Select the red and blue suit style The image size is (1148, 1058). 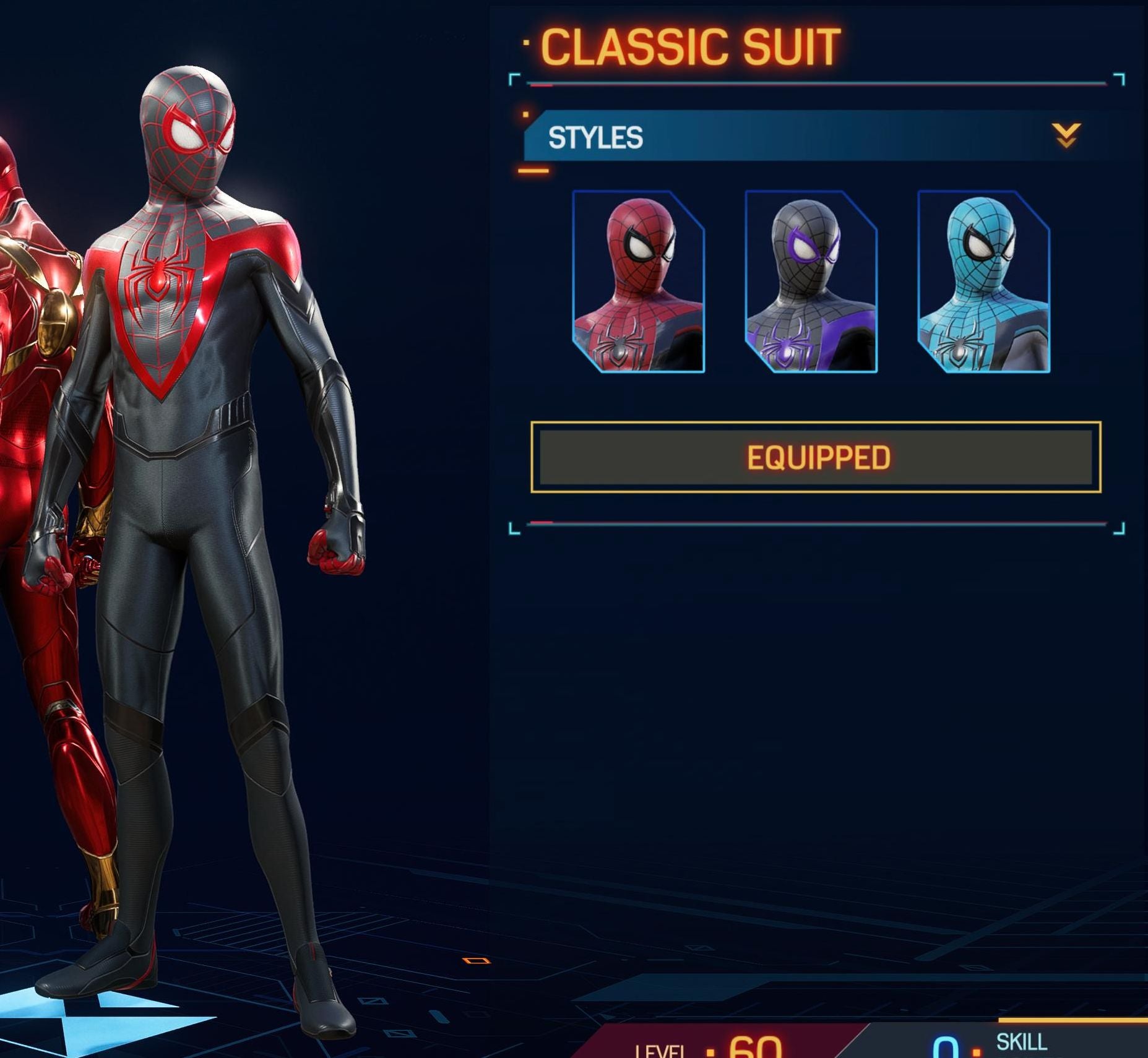(638, 282)
